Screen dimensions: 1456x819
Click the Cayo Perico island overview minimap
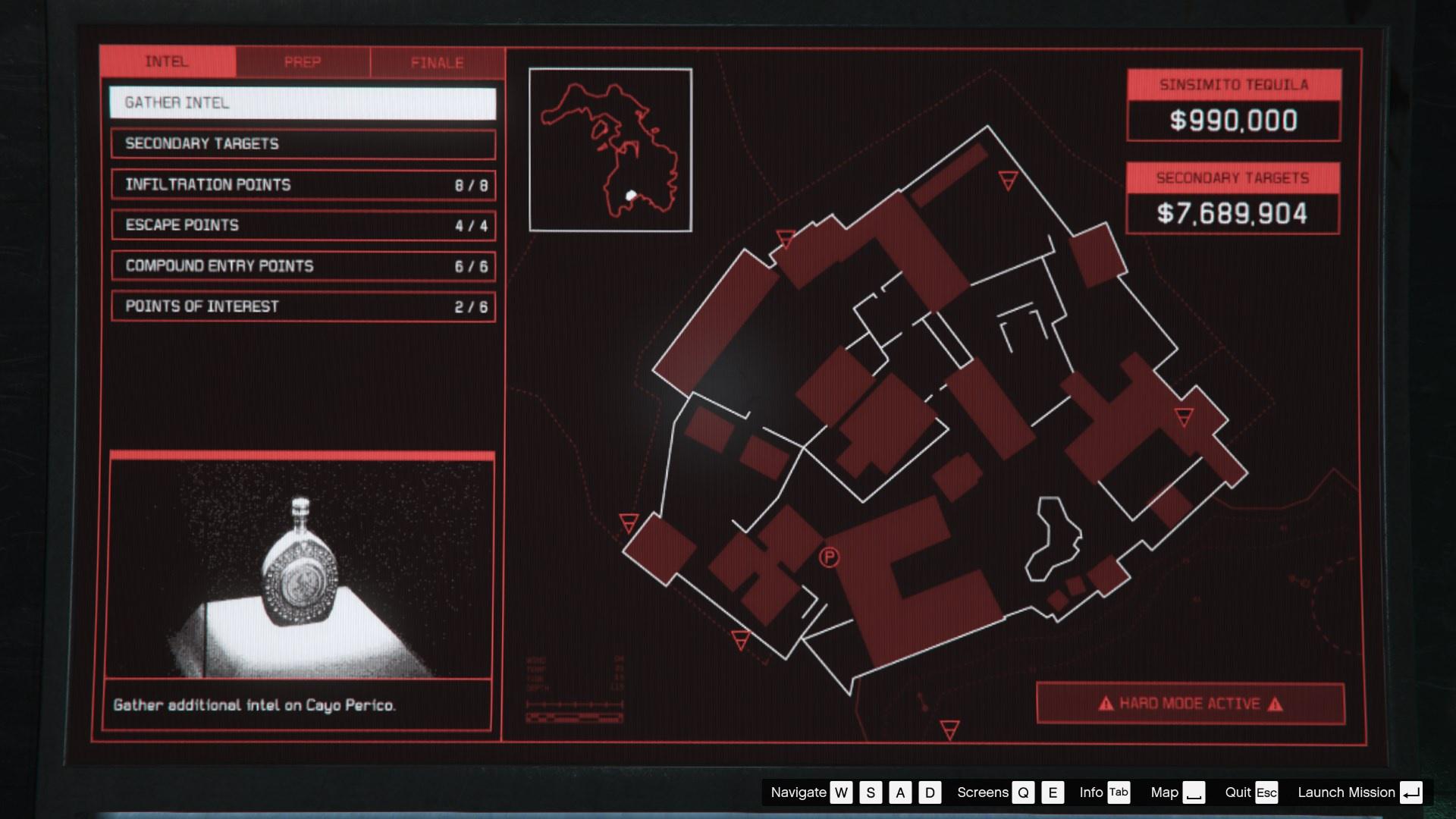[x=610, y=150]
